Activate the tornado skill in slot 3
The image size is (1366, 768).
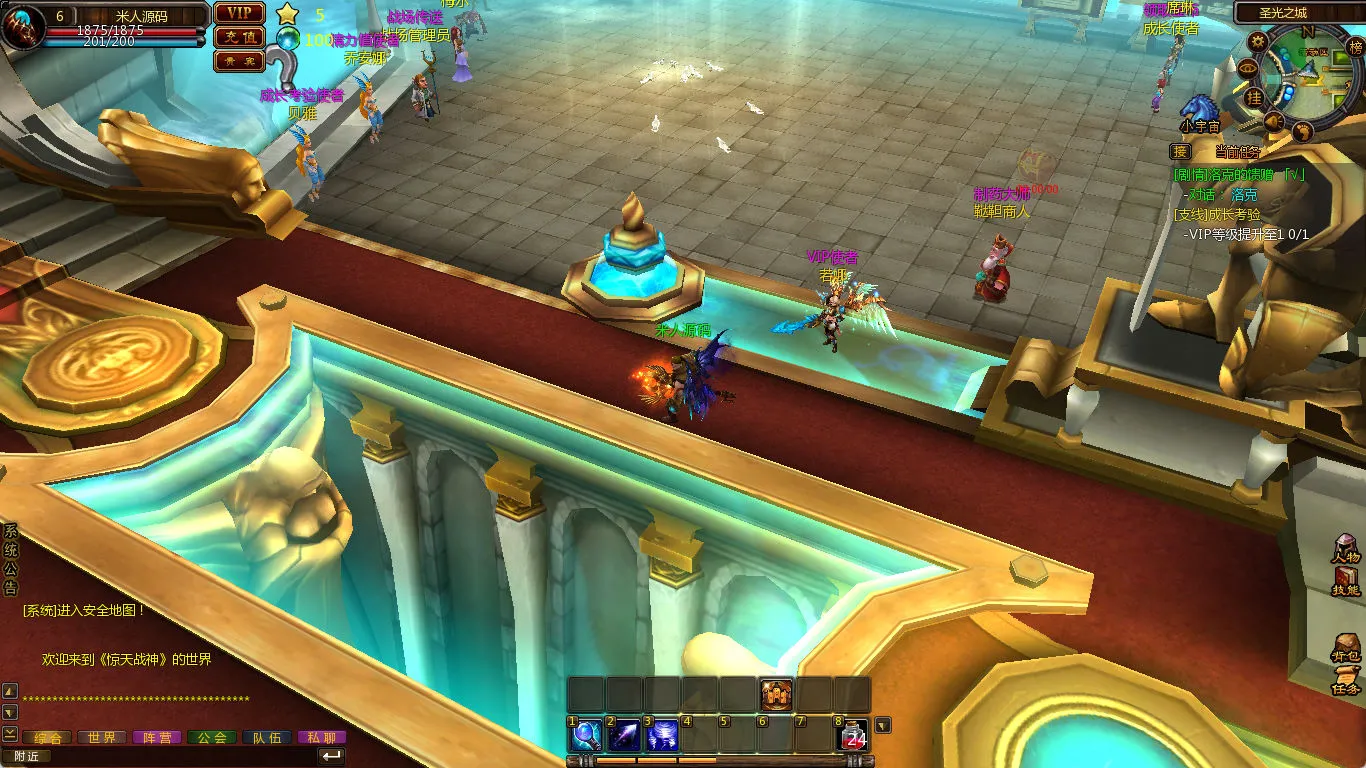[662, 736]
